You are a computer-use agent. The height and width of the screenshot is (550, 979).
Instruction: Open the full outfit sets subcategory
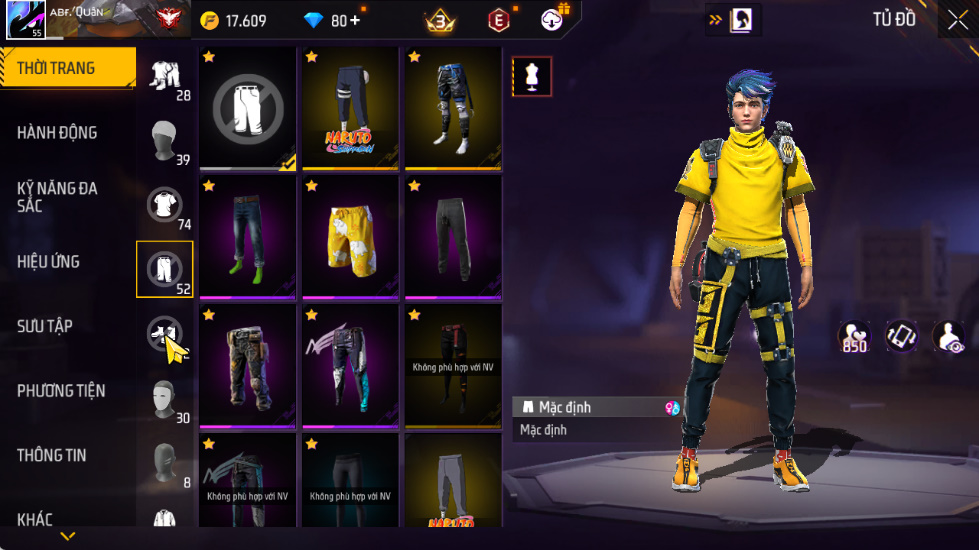(x=165, y=77)
